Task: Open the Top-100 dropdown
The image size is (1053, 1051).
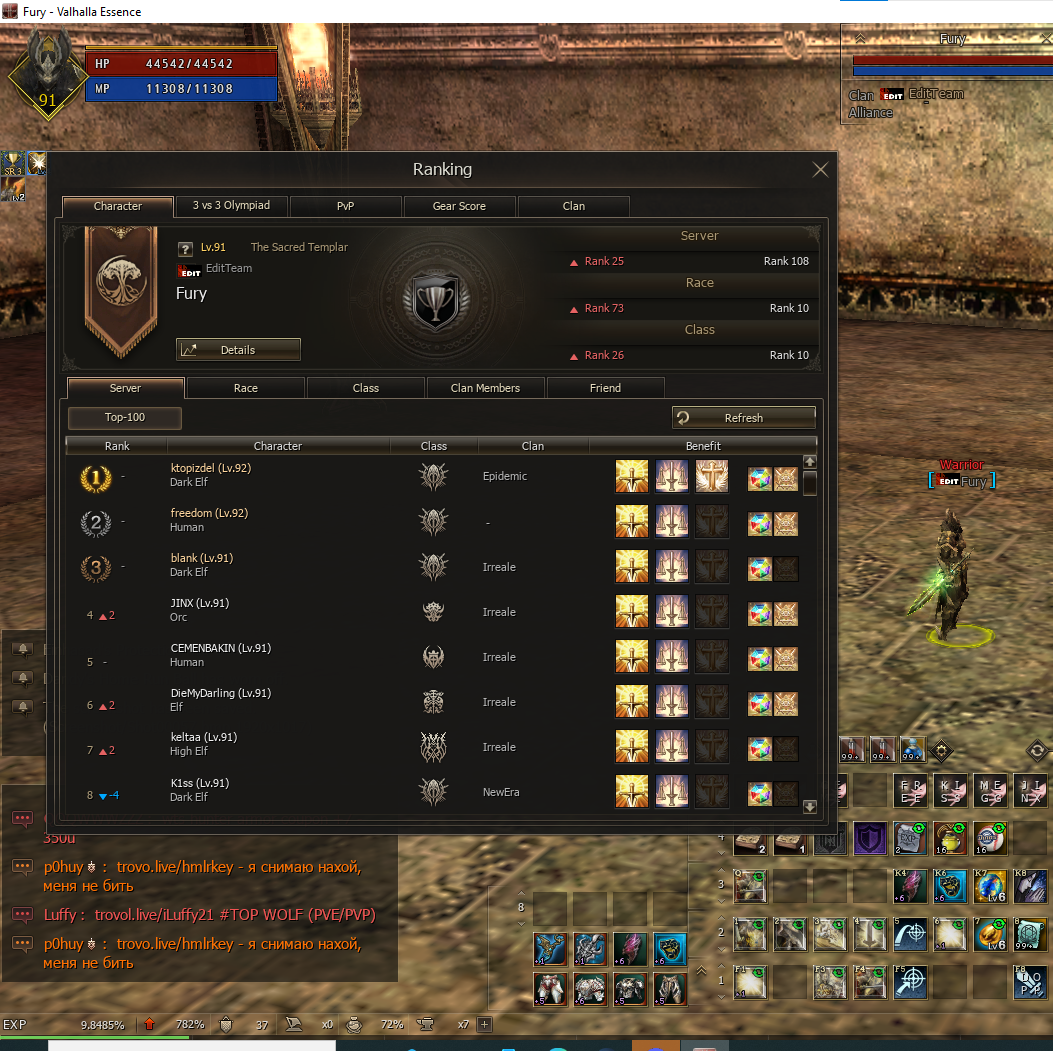Action: pyautogui.click(x=125, y=417)
